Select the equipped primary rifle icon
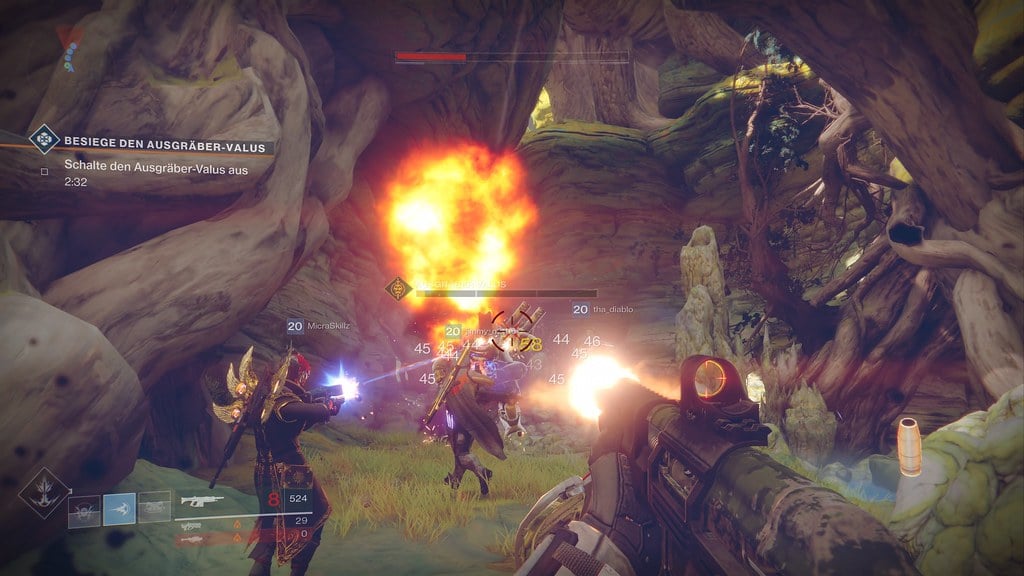1024x576 pixels. (201, 498)
